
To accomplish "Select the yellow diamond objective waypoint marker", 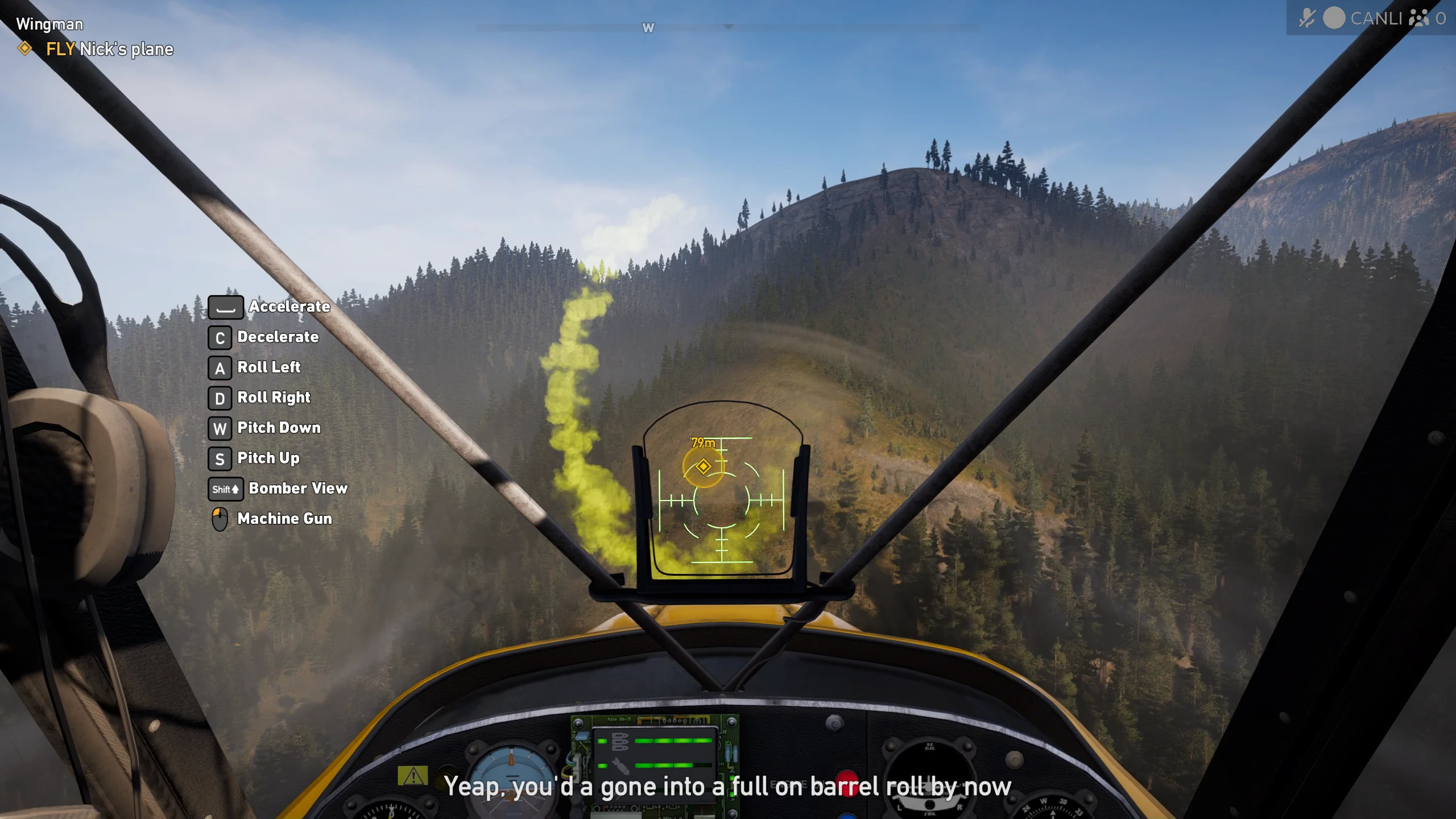I will (x=704, y=467).
